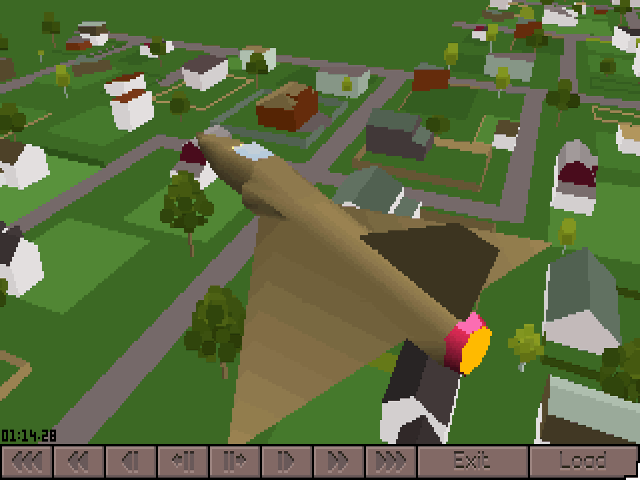640x480 pixels.
Task: Step one frame forward in replay
Action: [234, 461]
